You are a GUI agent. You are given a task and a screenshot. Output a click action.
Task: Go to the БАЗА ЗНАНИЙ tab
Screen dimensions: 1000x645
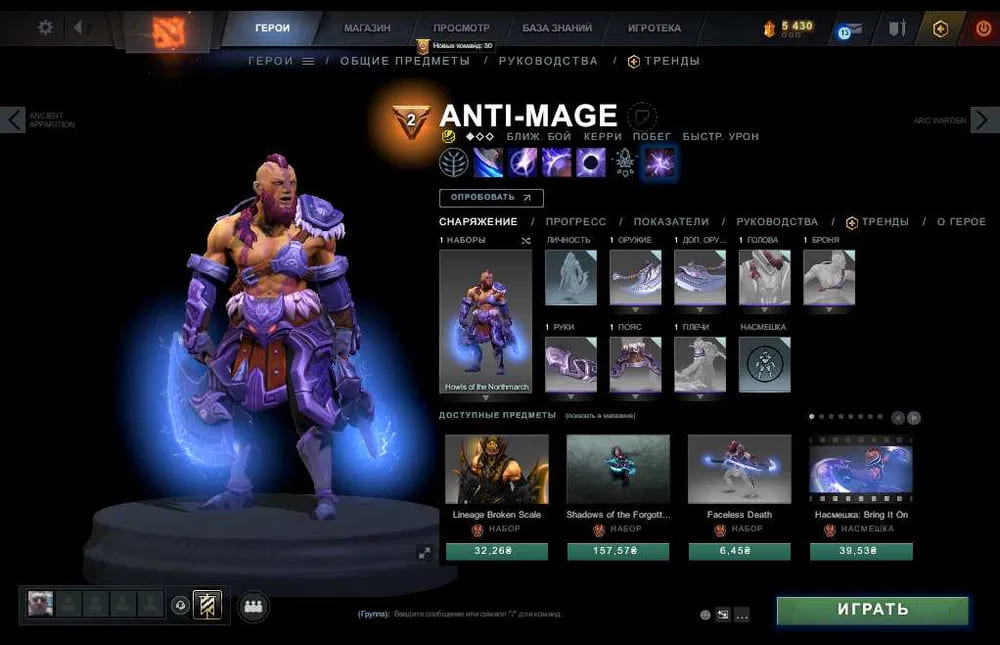[557, 28]
